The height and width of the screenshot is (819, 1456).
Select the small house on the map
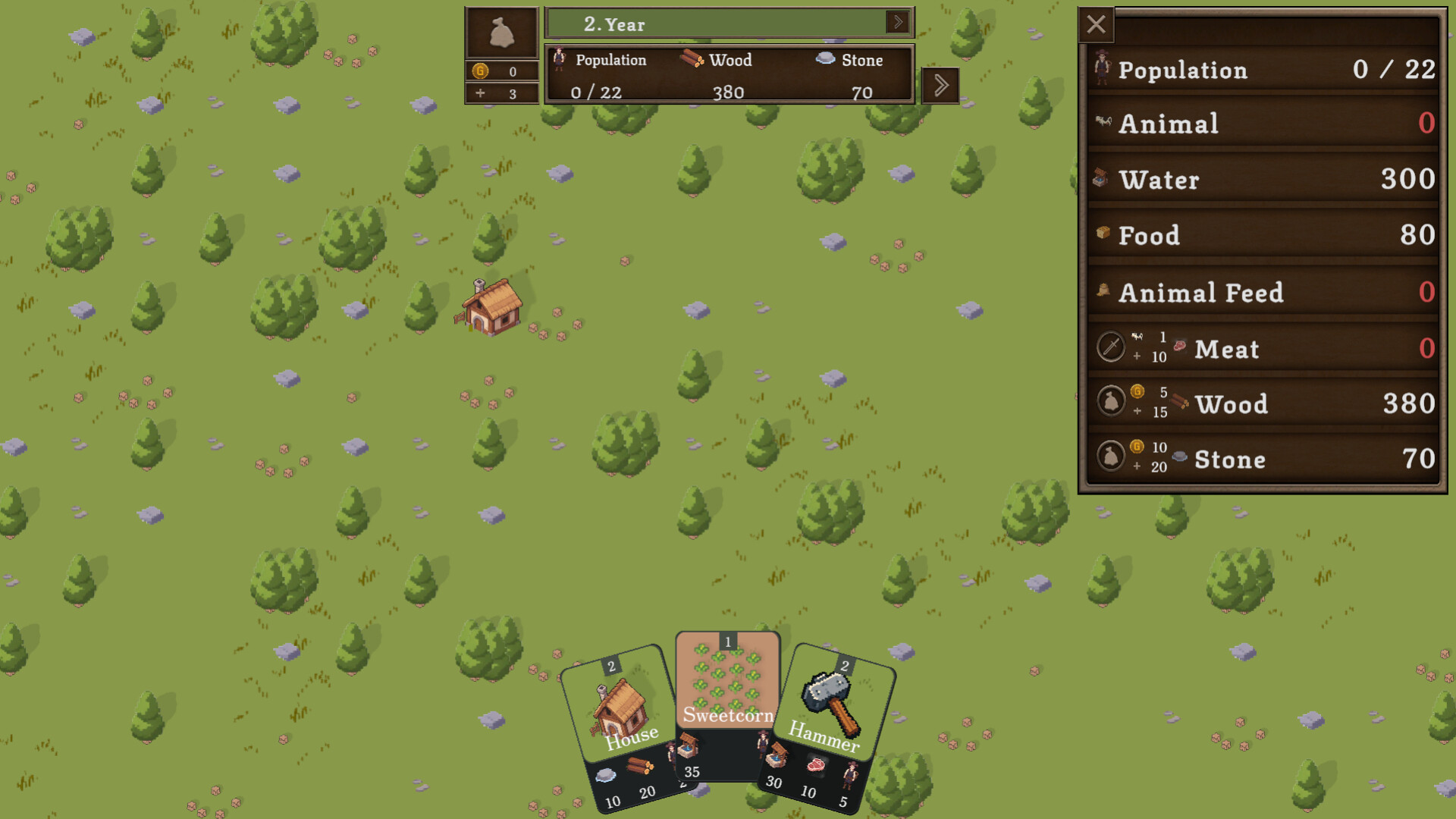pos(491,309)
